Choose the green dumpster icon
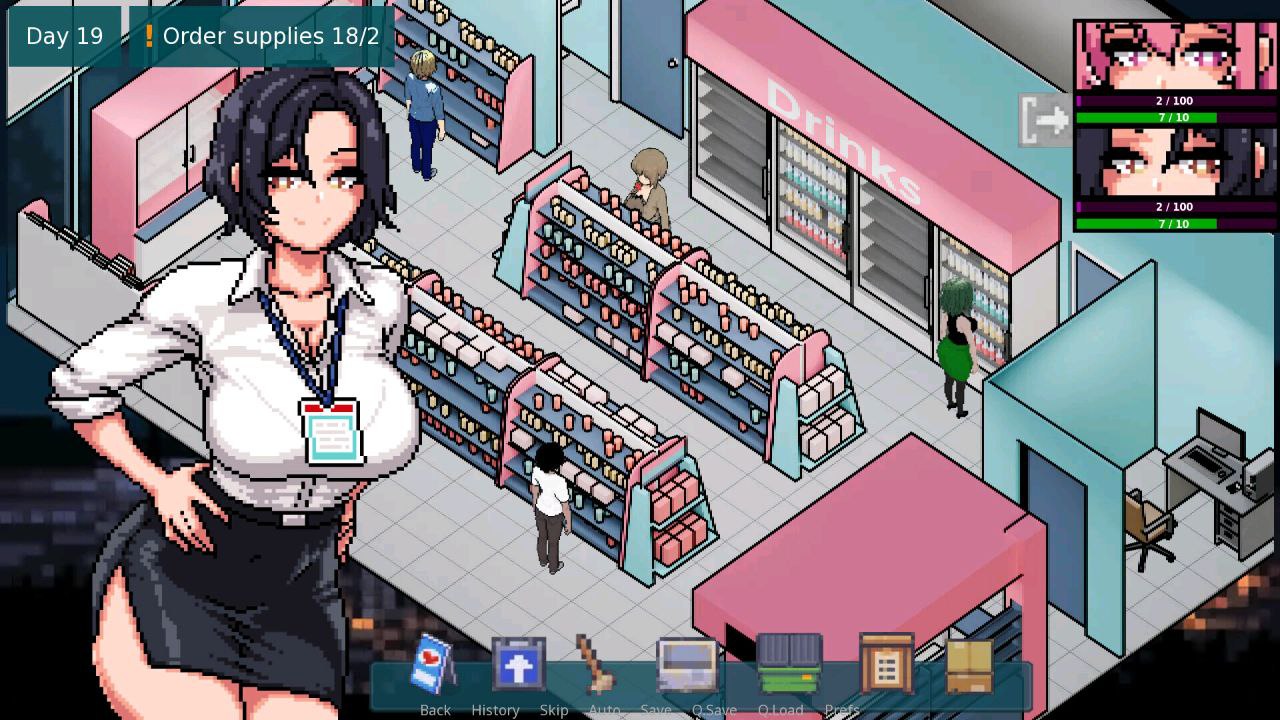This screenshot has height=720, width=1280. [x=790, y=664]
